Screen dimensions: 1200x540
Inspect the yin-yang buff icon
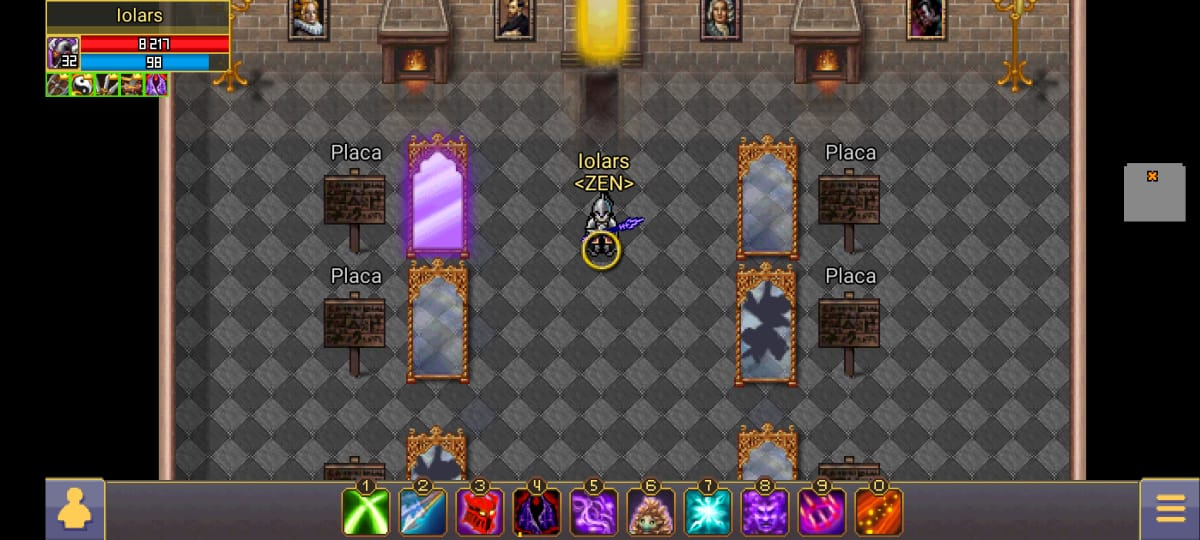[x=82, y=85]
